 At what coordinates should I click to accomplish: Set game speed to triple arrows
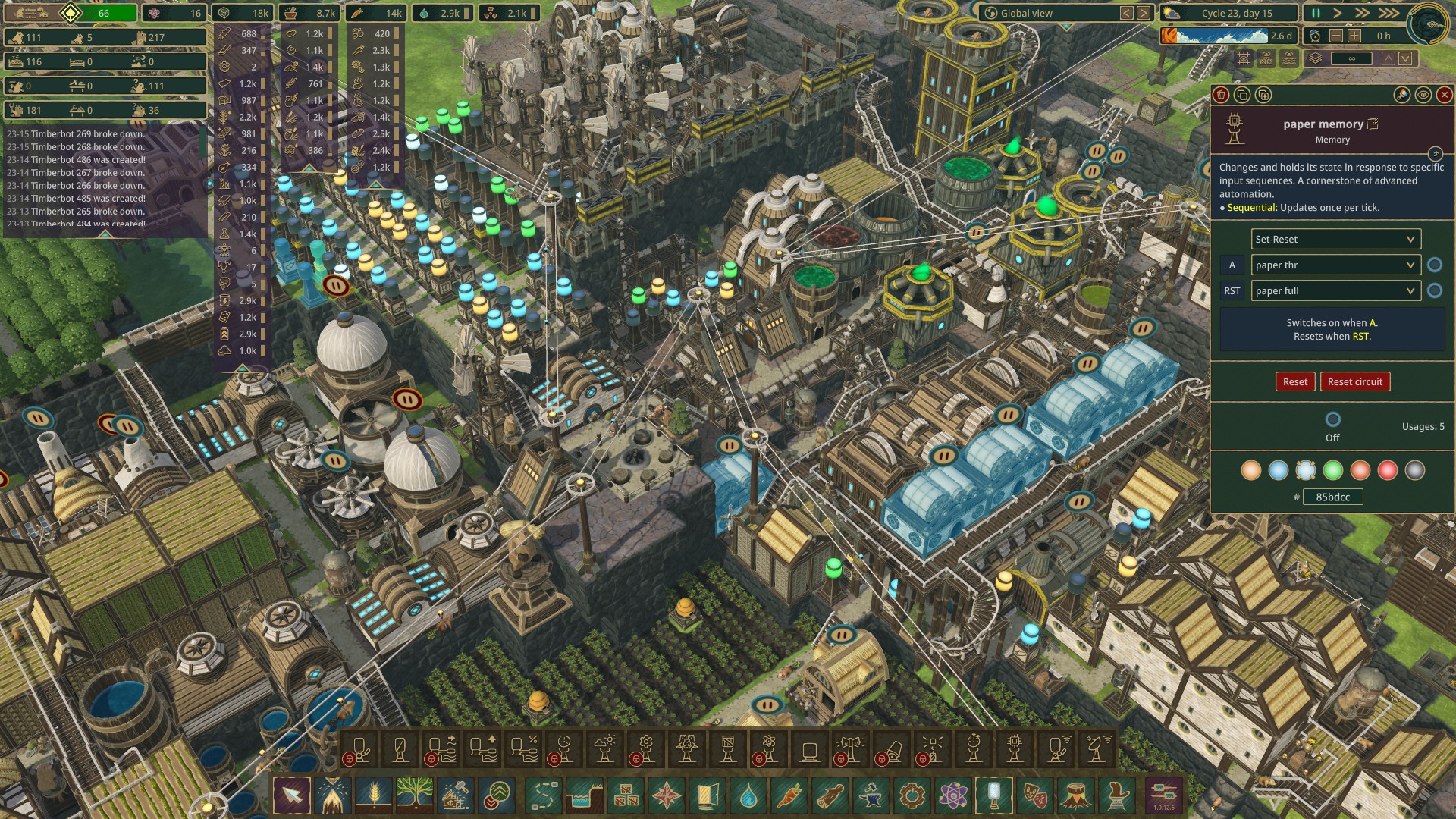tap(1389, 14)
